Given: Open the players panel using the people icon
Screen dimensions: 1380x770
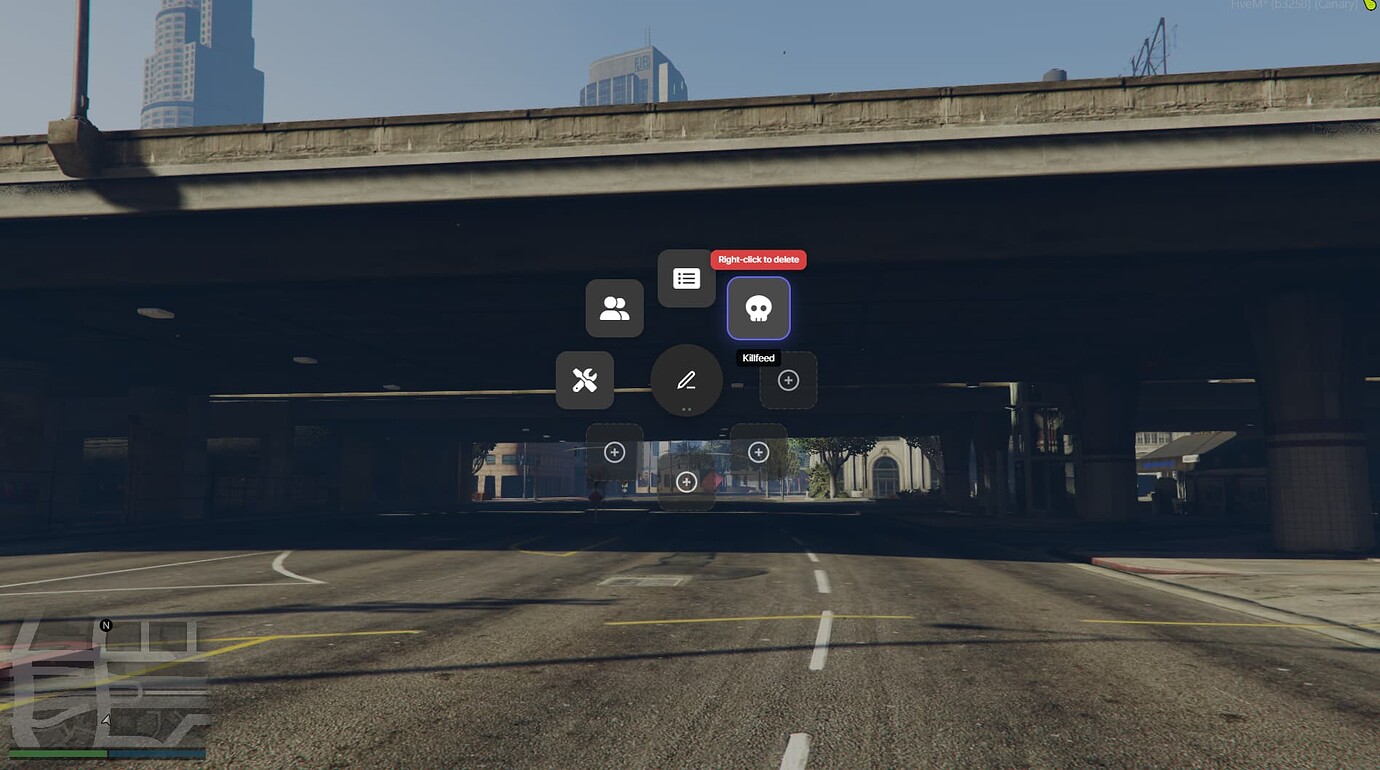Looking at the screenshot, I should [615, 308].
